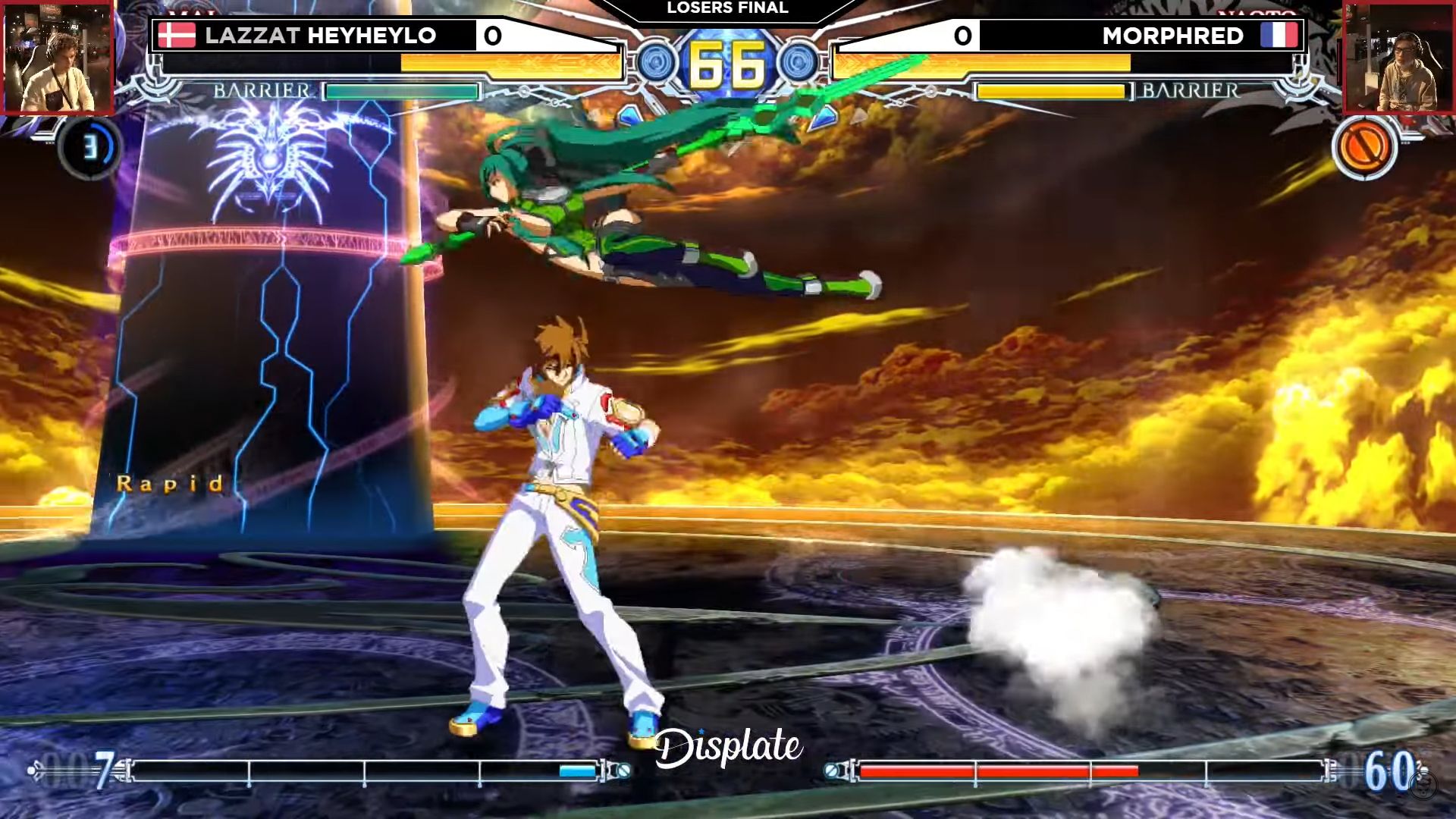Click Lazzat HeyHeyLo's player webcam feed

(58, 58)
